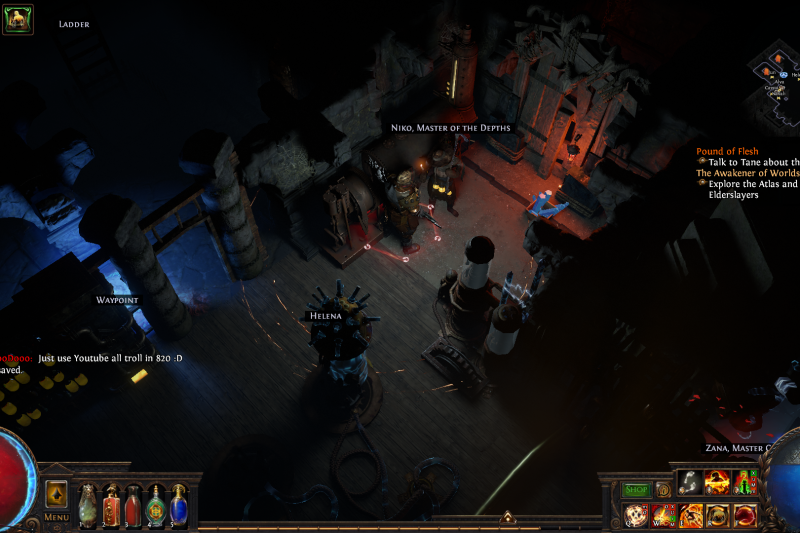The width and height of the screenshot is (800, 533).
Task: Click the spiral coin icon next to Shop
Action: click(x=663, y=490)
